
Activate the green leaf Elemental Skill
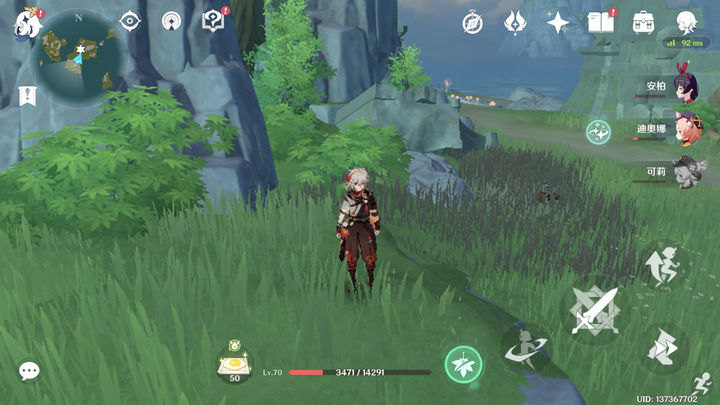click(463, 364)
